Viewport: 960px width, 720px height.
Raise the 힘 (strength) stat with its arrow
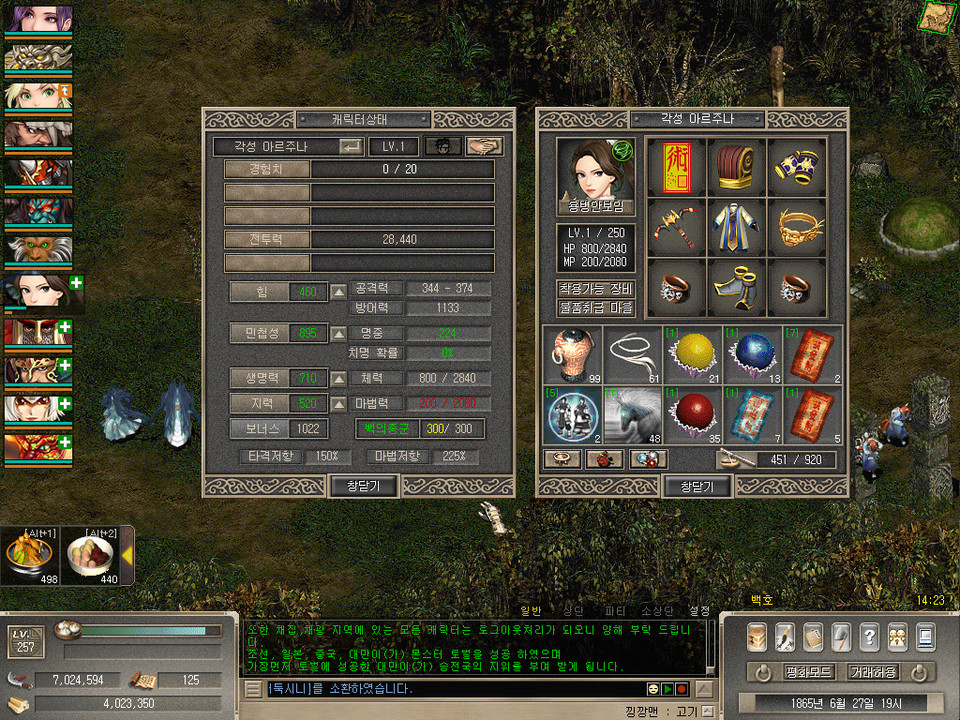[x=339, y=292]
